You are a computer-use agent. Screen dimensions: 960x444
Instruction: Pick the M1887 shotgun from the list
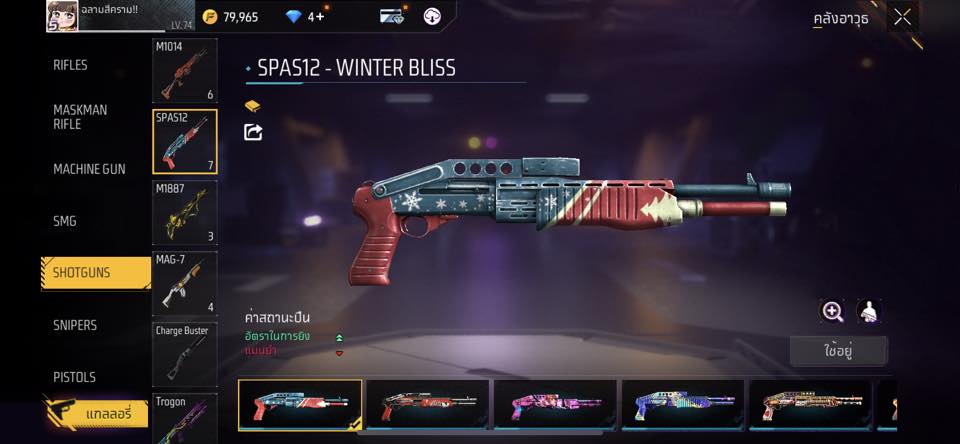coord(184,212)
